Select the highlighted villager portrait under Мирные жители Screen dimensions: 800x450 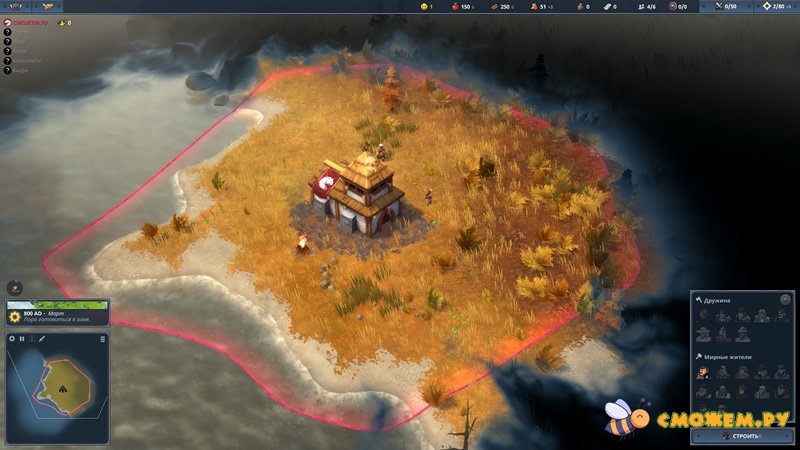pos(703,372)
